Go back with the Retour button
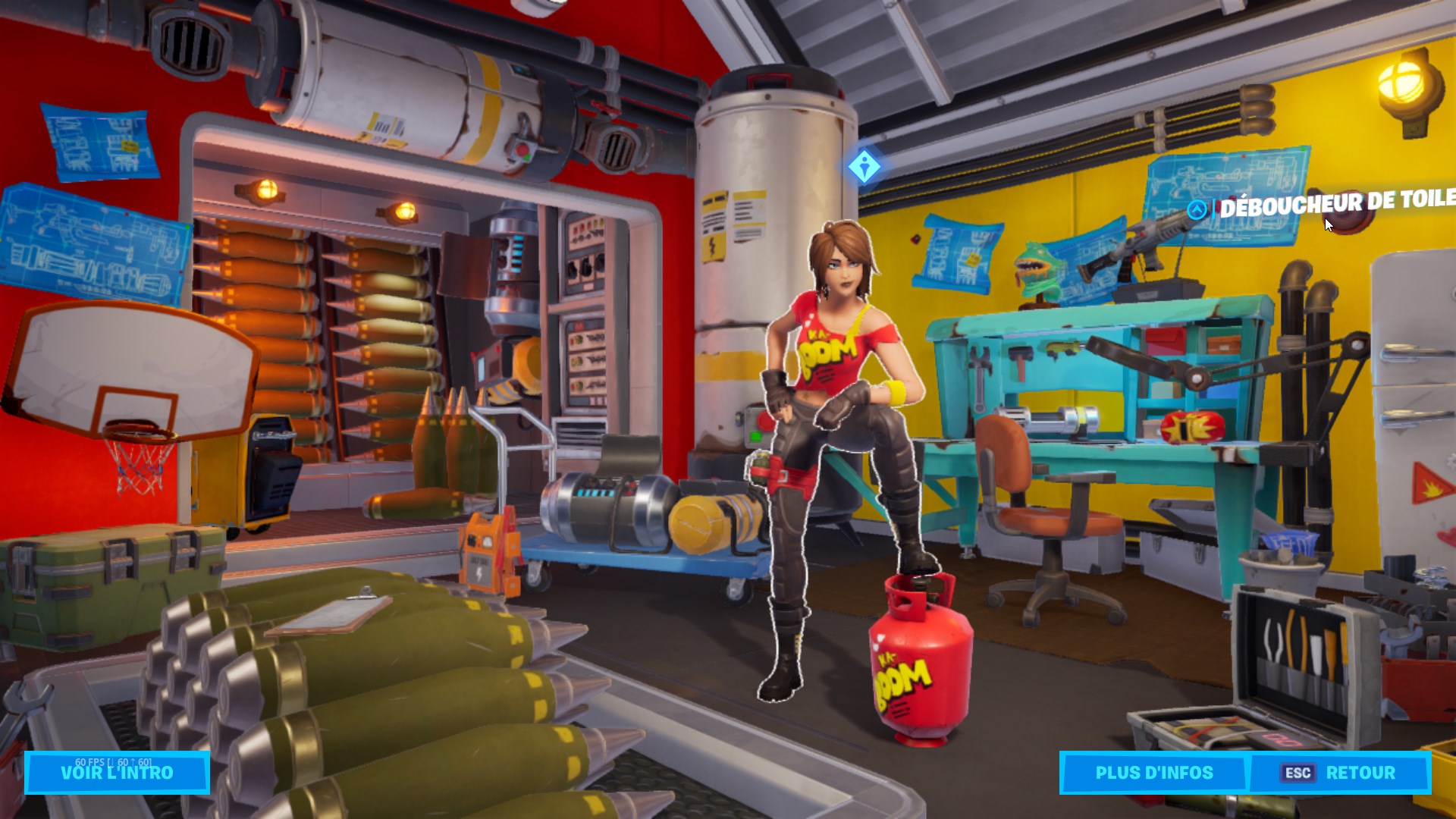This screenshot has width=1456, height=819. pyautogui.click(x=1340, y=773)
